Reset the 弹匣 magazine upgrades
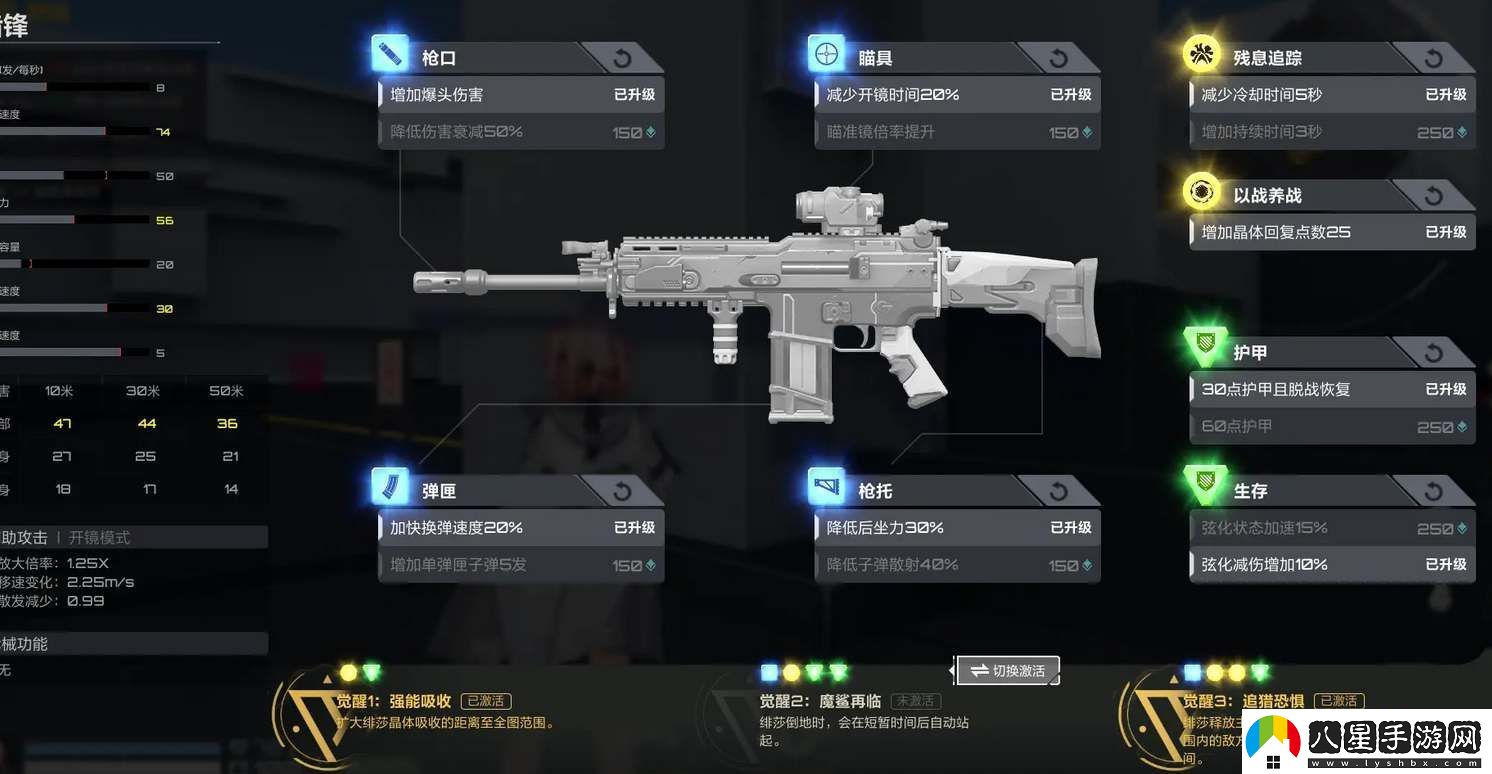This screenshot has width=1492, height=774. coord(622,491)
